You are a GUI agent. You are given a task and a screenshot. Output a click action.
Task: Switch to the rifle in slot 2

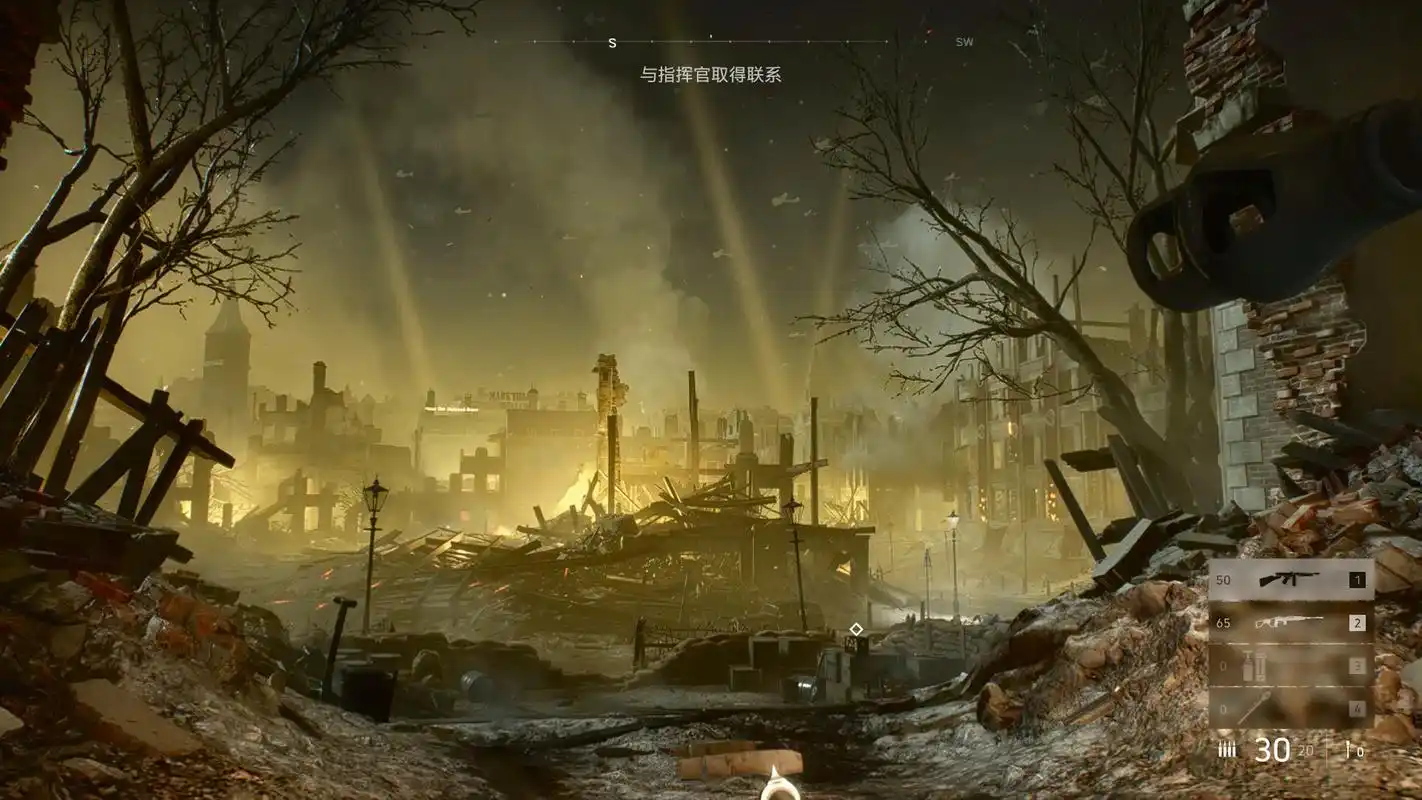[1290, 623]
